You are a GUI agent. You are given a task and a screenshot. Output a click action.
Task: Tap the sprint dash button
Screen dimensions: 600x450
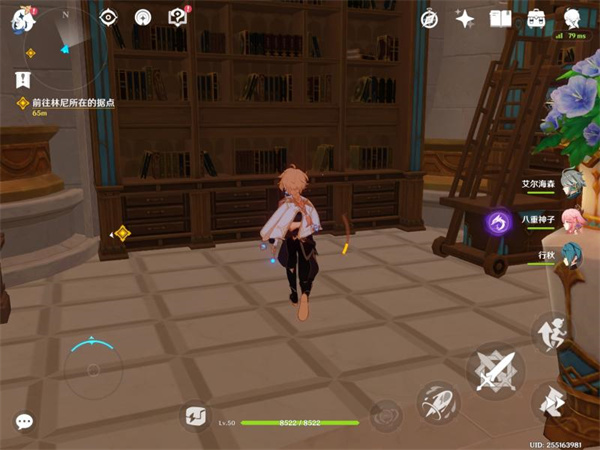coord(552,402)
